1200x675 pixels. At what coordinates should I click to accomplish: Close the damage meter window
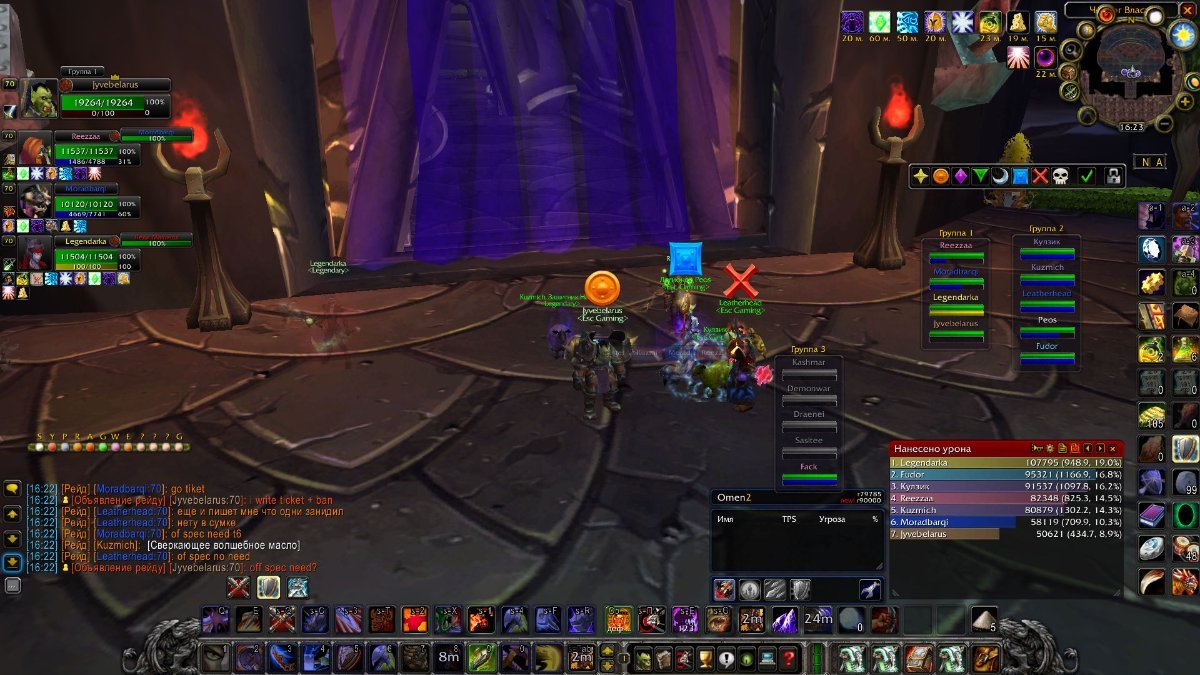coord(1112,449)
